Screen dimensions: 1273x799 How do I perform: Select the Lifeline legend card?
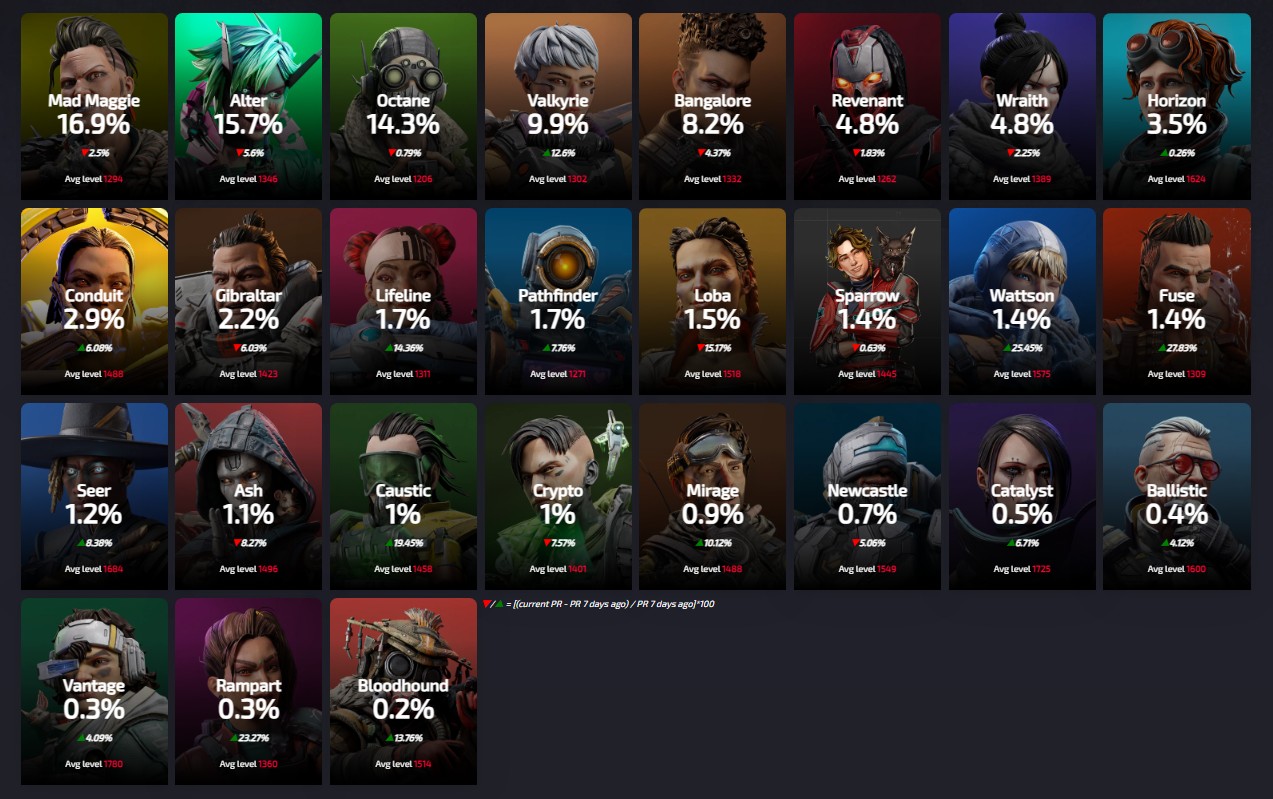(x=403, y=301)
